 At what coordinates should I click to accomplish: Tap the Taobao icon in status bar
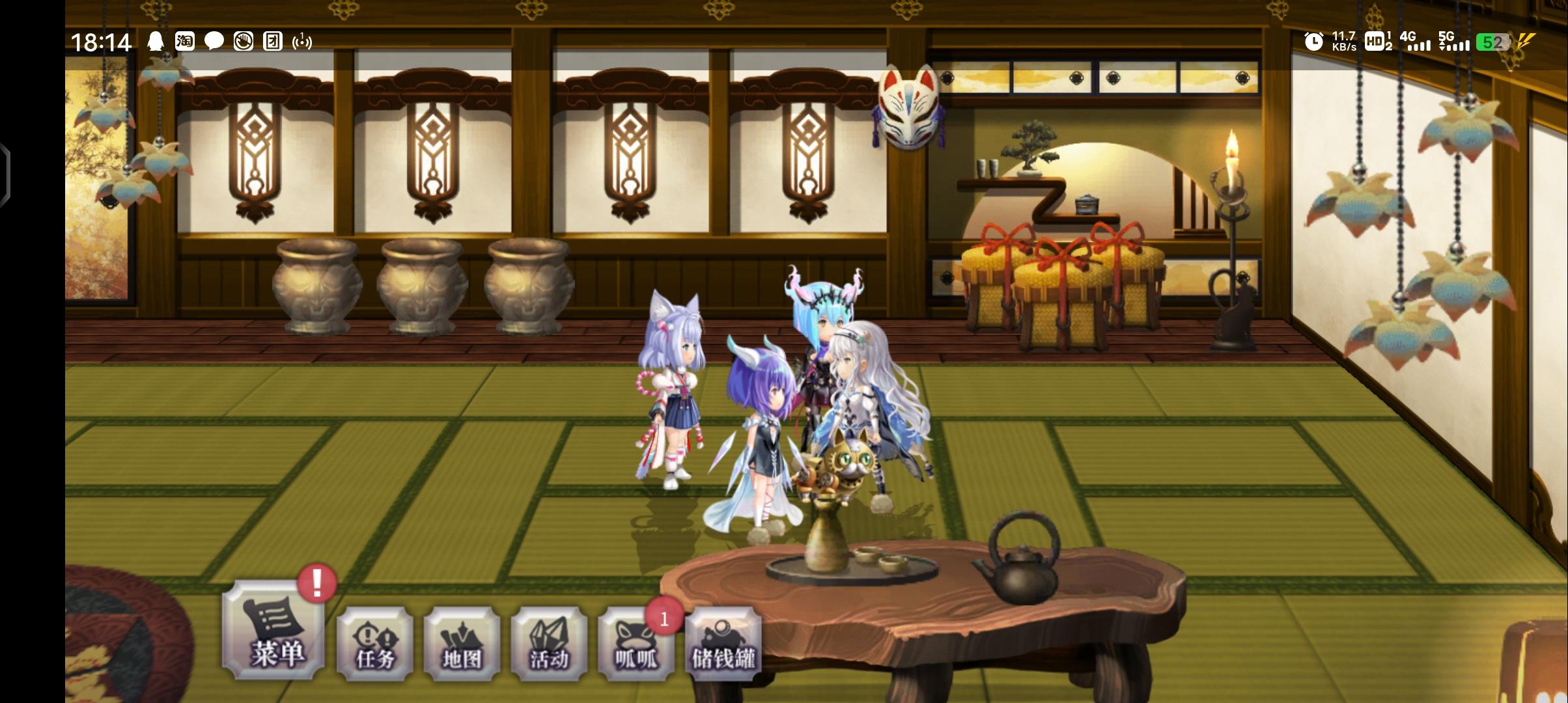pyautogui.click(x=184, y=42)
